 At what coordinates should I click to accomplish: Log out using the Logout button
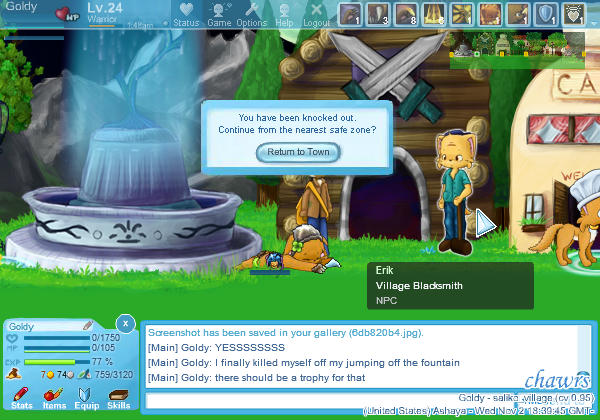(317, 14)
